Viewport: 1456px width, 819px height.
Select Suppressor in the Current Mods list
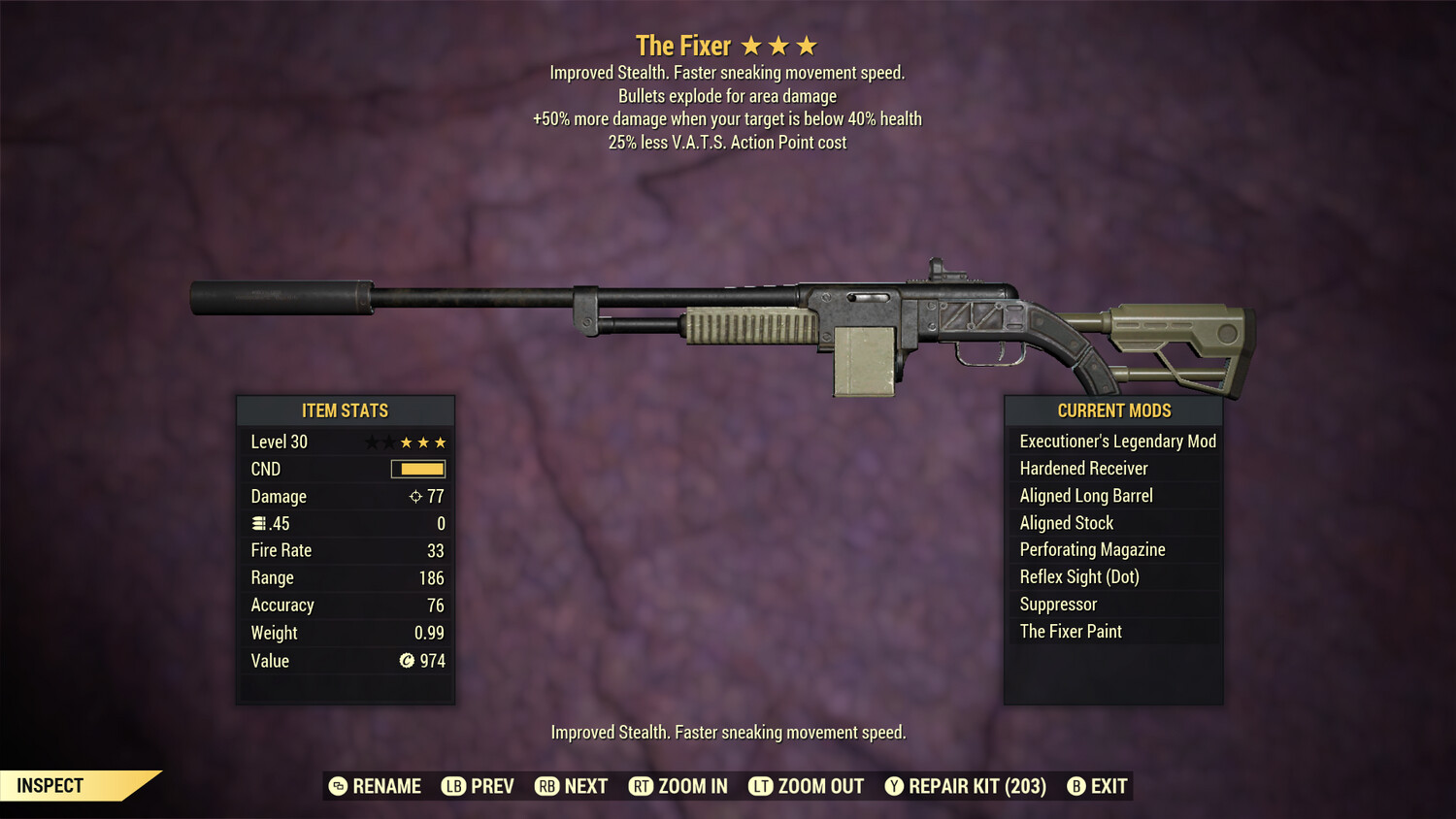click(x=1058, y=604)
